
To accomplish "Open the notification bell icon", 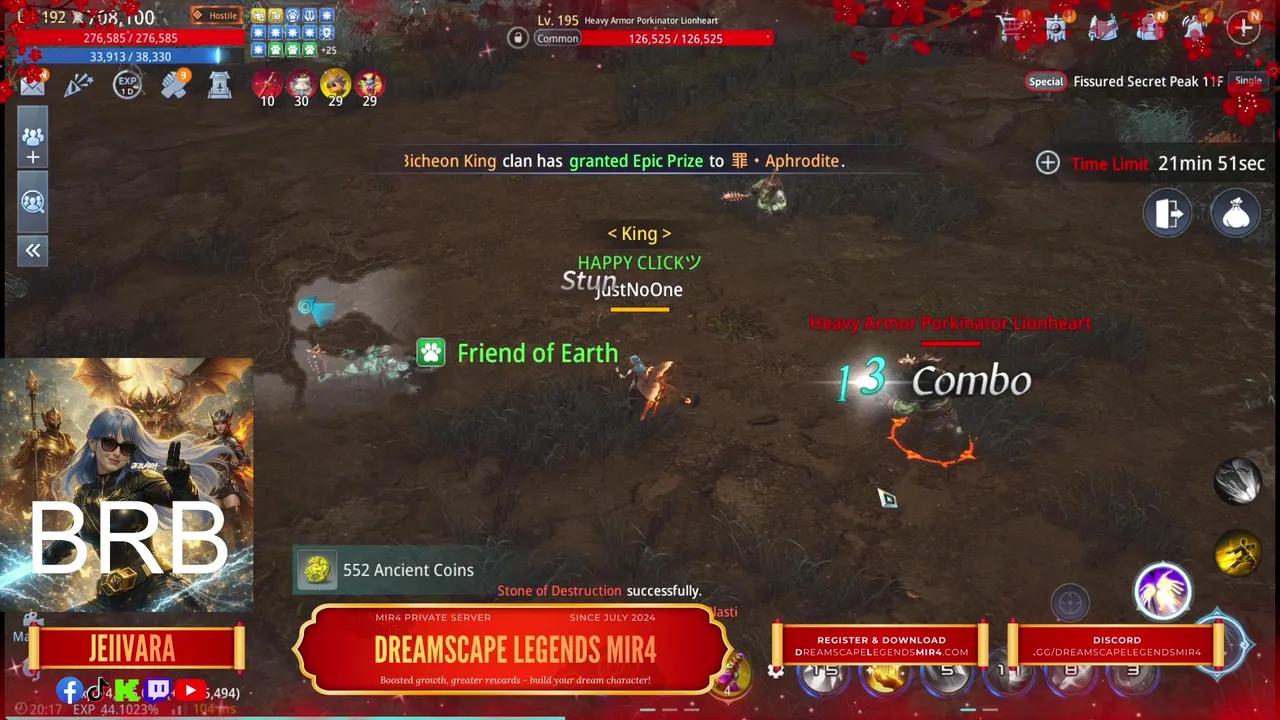I will 1196,28.
